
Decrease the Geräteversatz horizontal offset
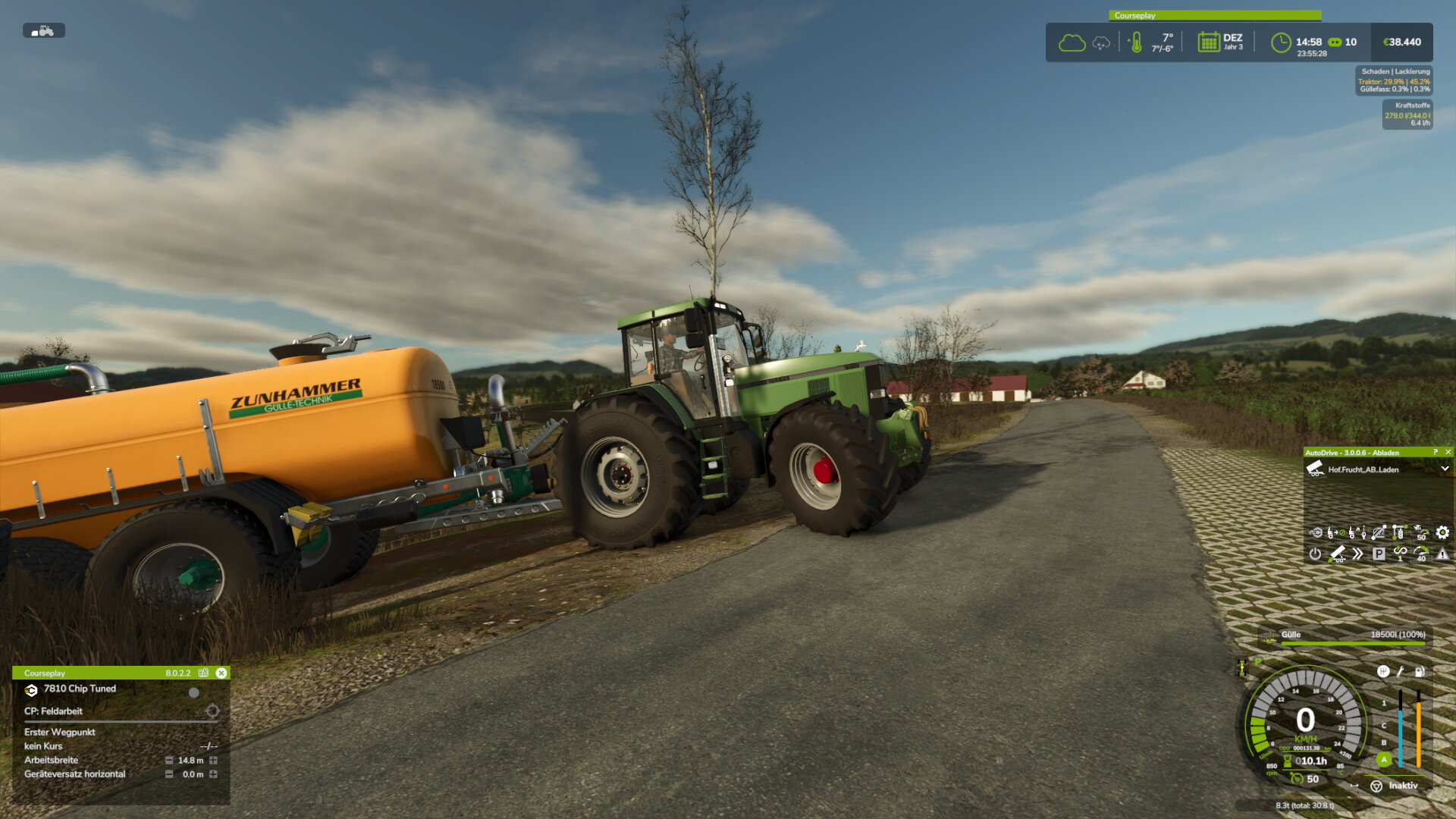coord(169,774)
